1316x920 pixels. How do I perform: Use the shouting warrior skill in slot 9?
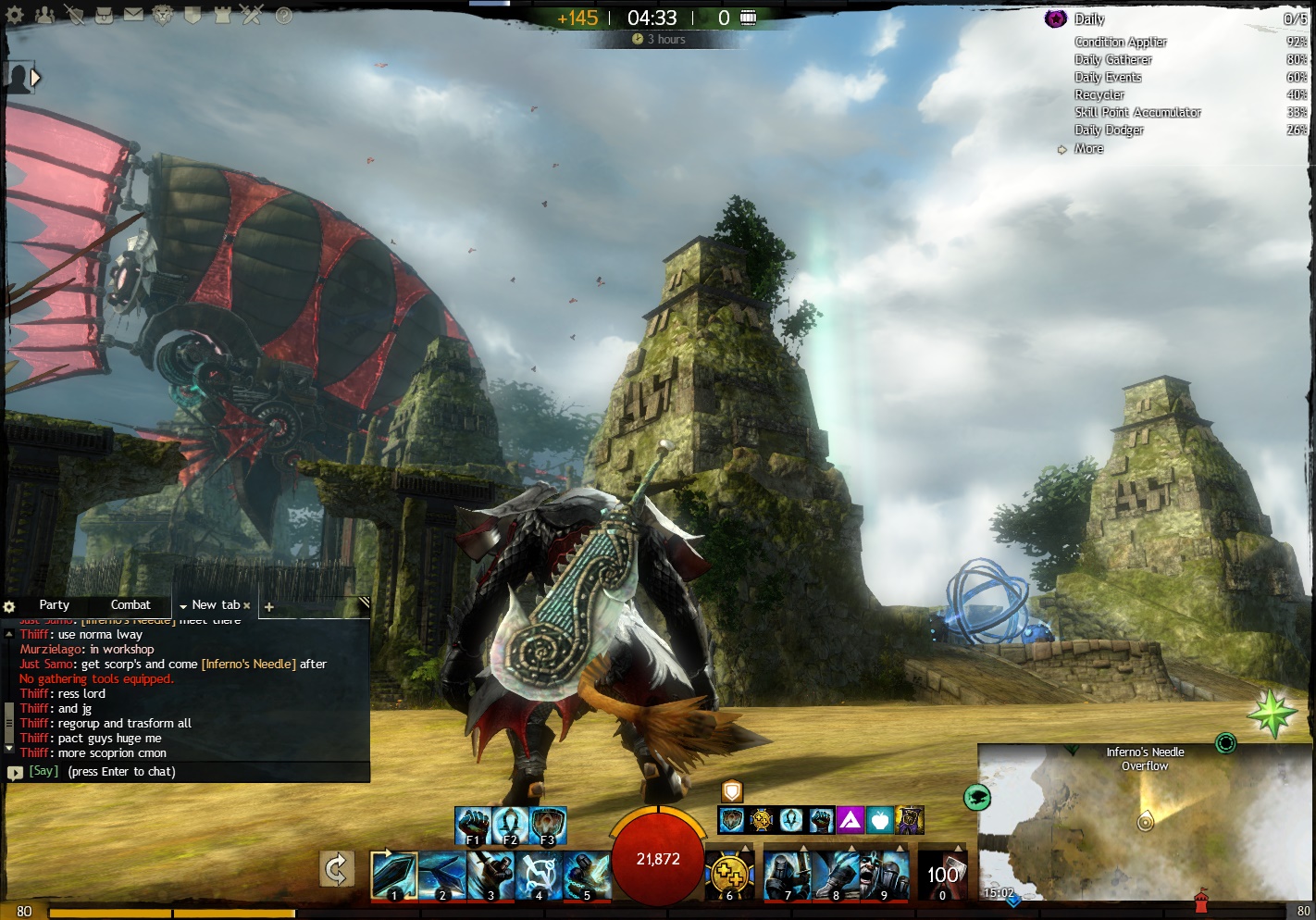pos(884,875)
